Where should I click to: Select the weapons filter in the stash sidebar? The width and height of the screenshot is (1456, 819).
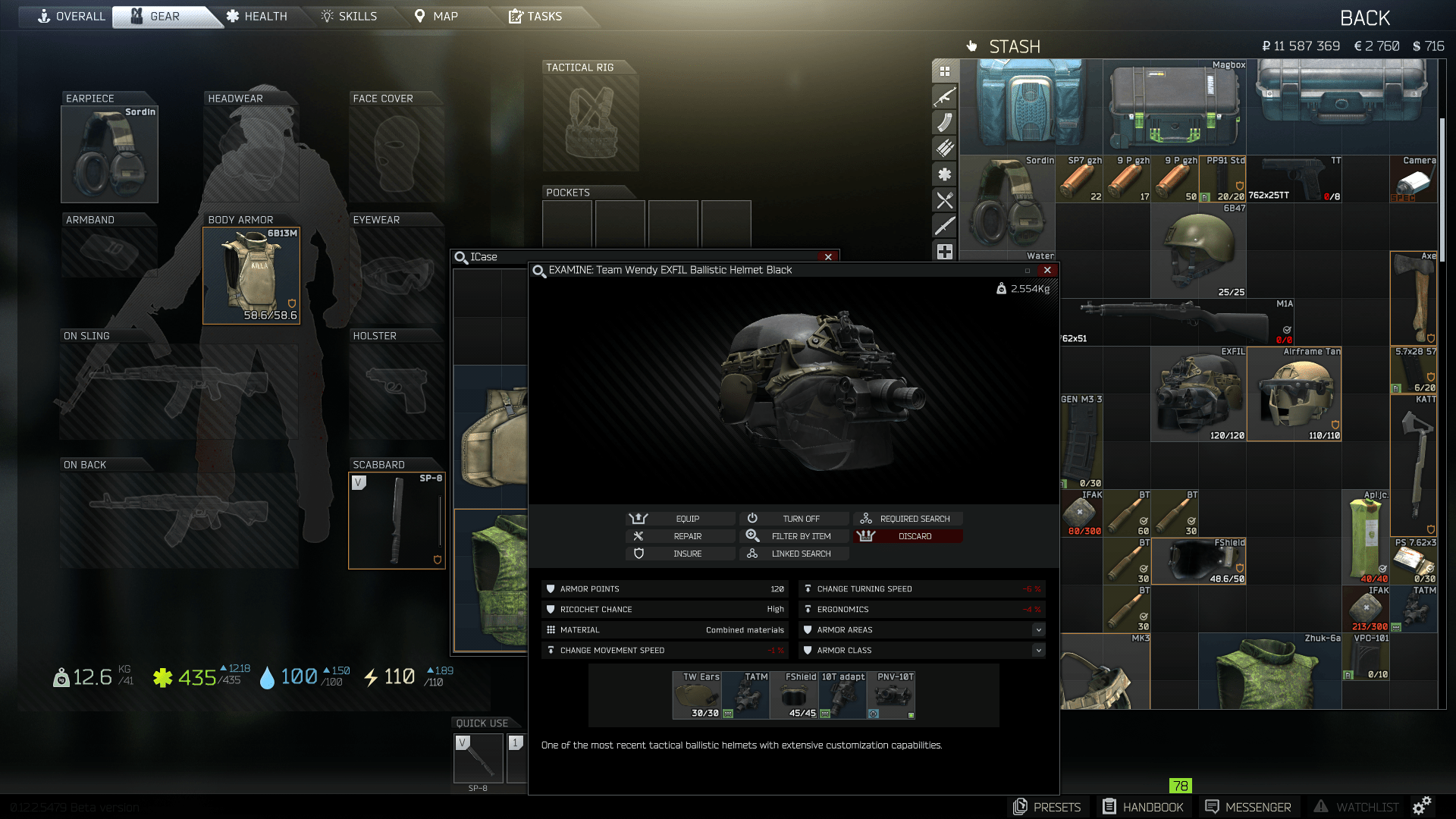click(x=944, y=98)
